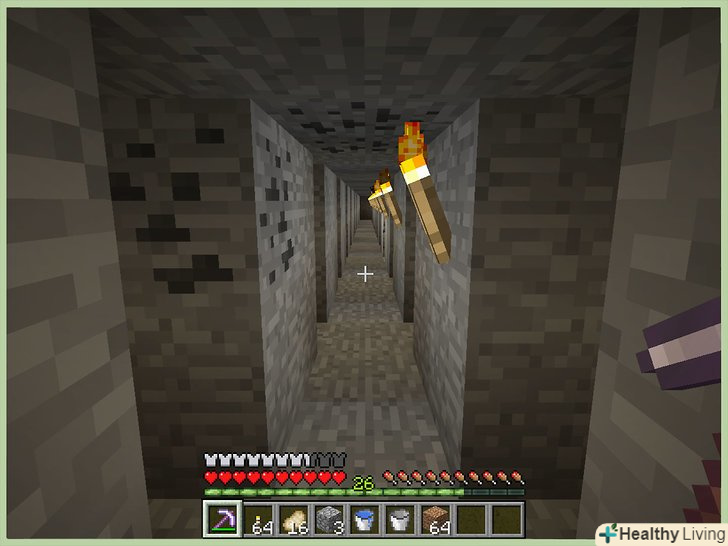Equip the empty iron bucket
This screenshot has height=546, width=728.
pos(399,520)
